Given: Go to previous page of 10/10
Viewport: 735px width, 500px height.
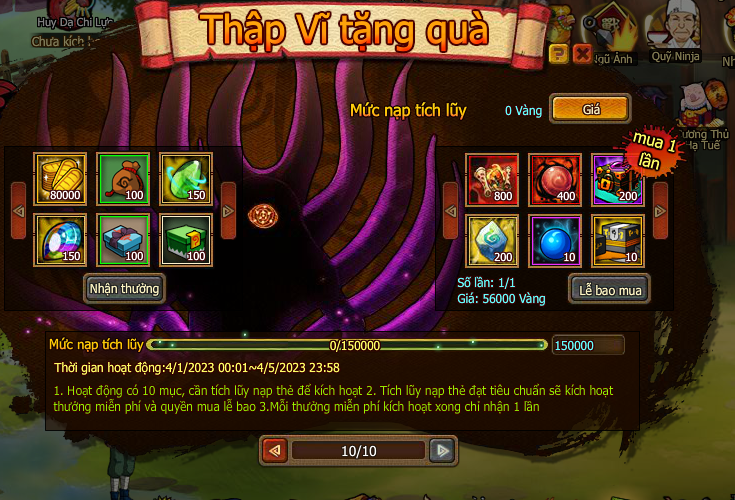Looking at the screenshot, I should point(274,451).
